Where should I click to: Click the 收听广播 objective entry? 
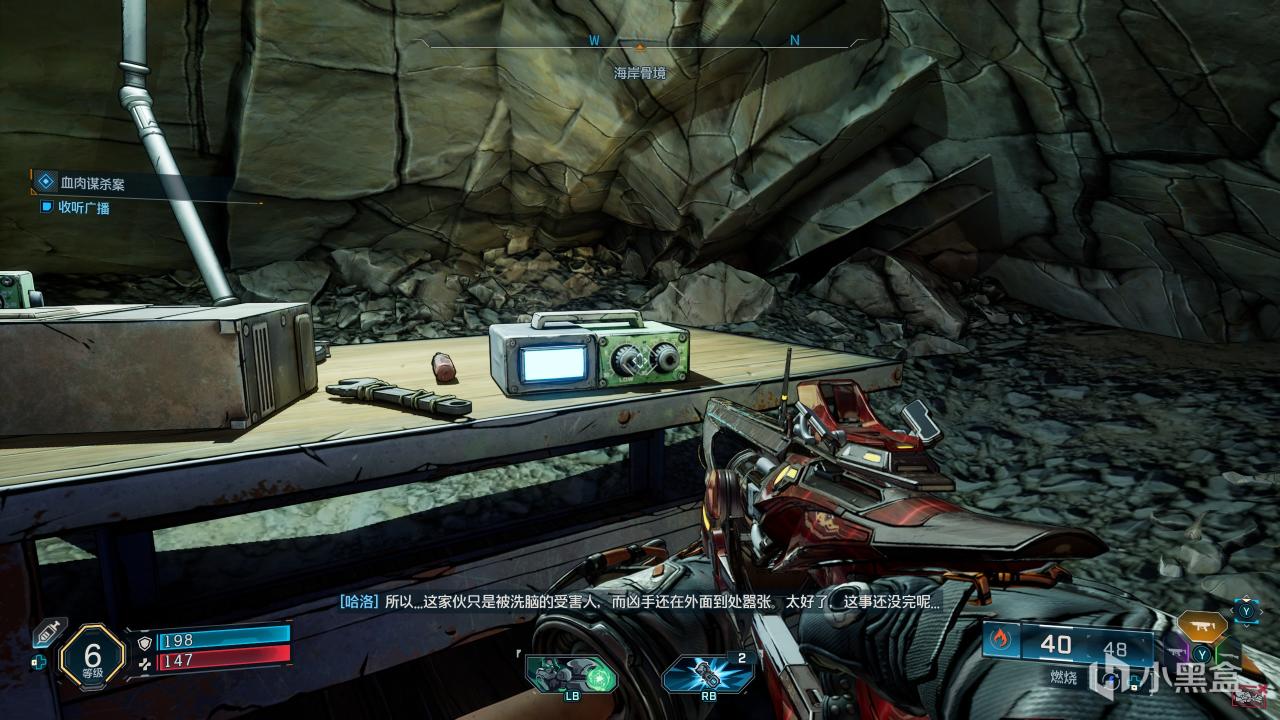pyautogui.click(x=83, y=208)
